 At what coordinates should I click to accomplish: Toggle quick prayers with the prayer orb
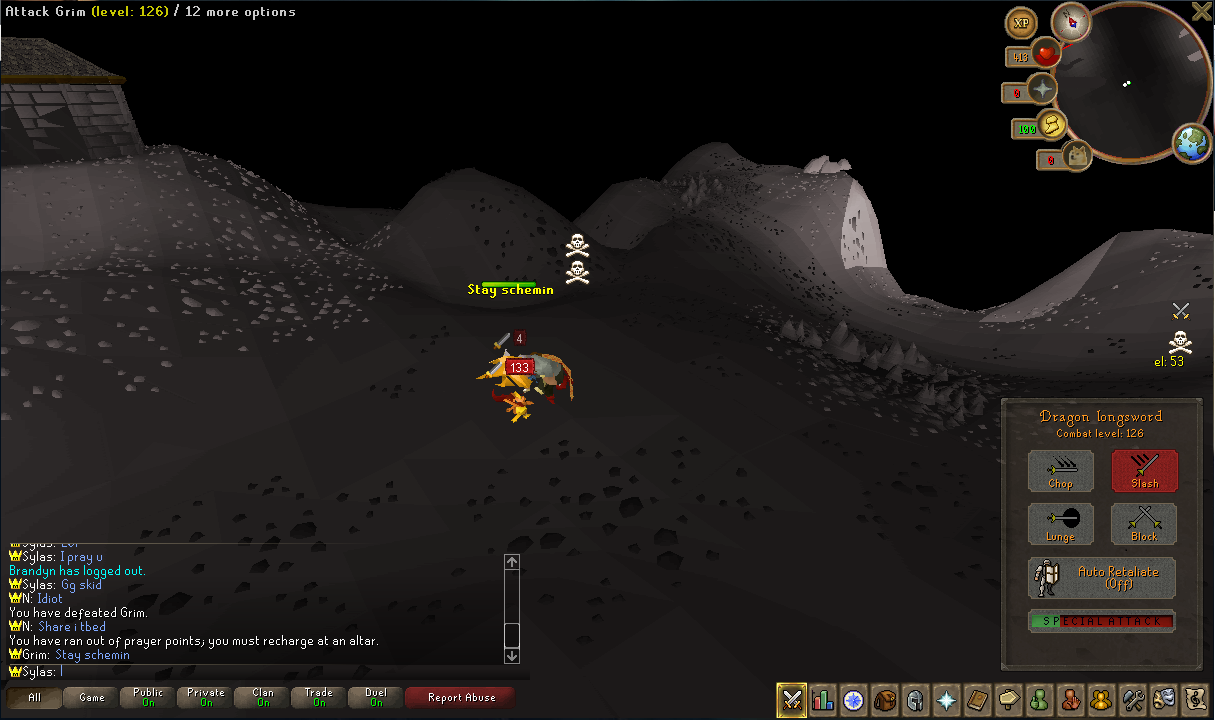(x=1043, y=90)
